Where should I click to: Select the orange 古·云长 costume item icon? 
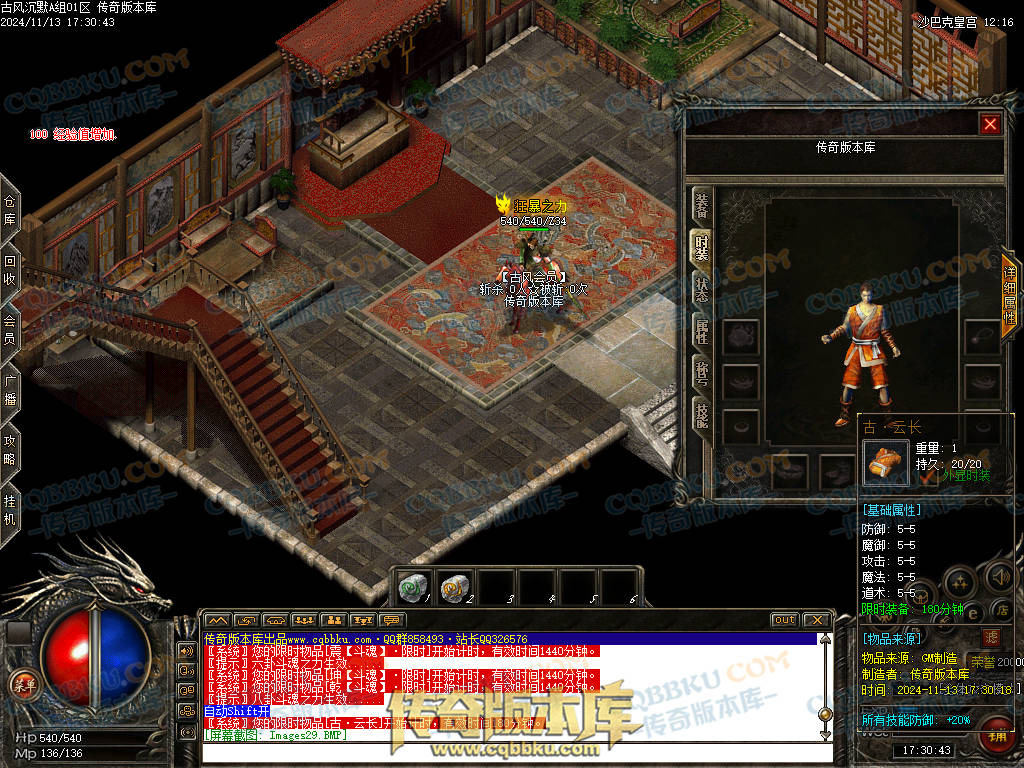pyautogui.click(x=886, y=461)
